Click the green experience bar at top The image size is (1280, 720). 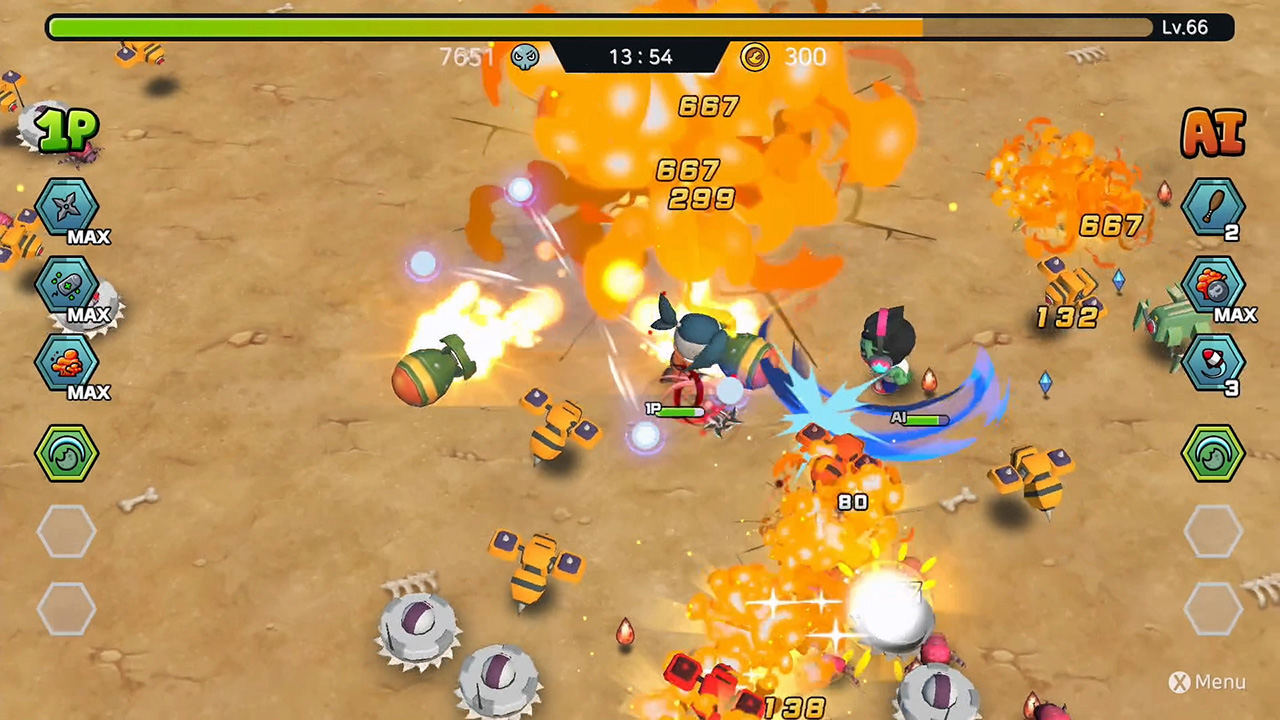490,27
